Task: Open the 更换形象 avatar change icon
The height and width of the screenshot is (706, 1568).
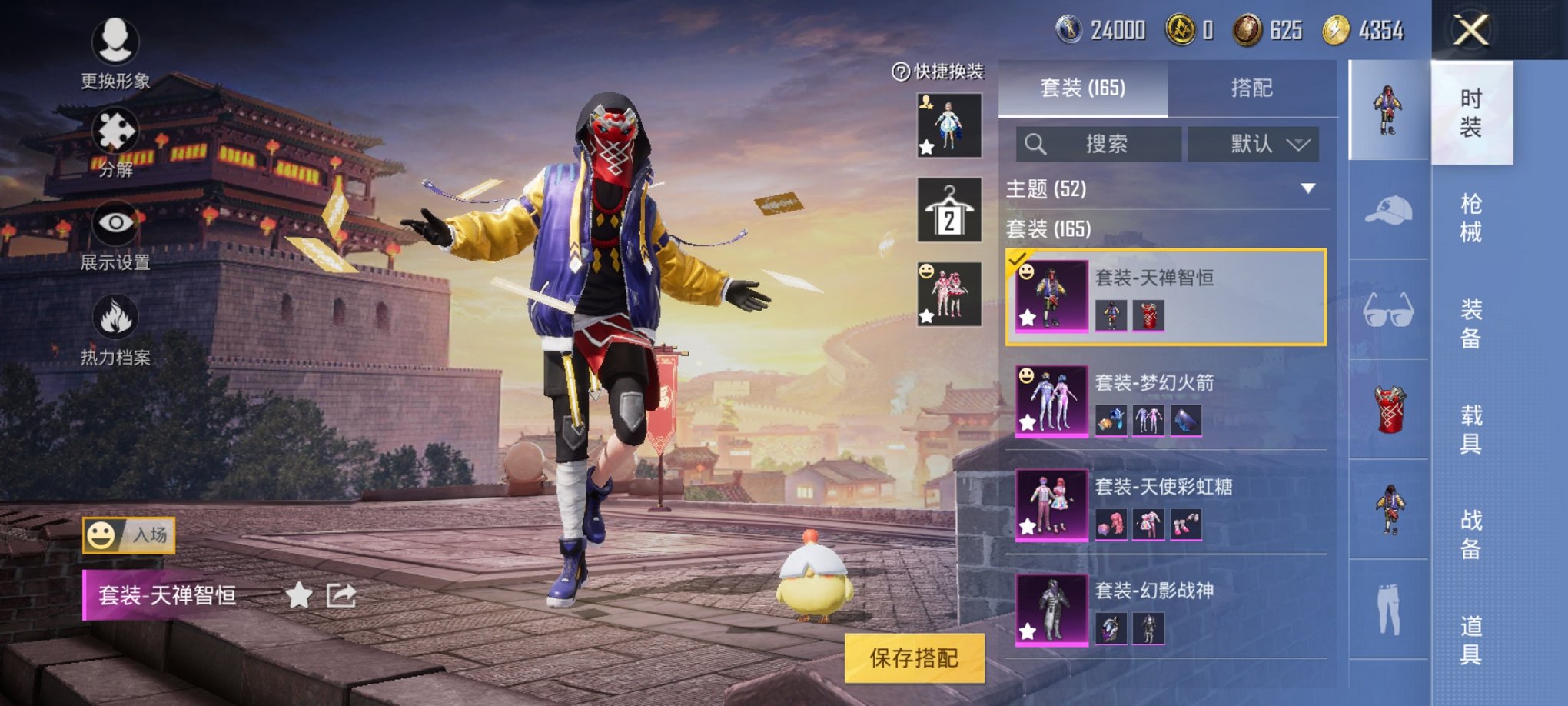Action: coord(114,42)
